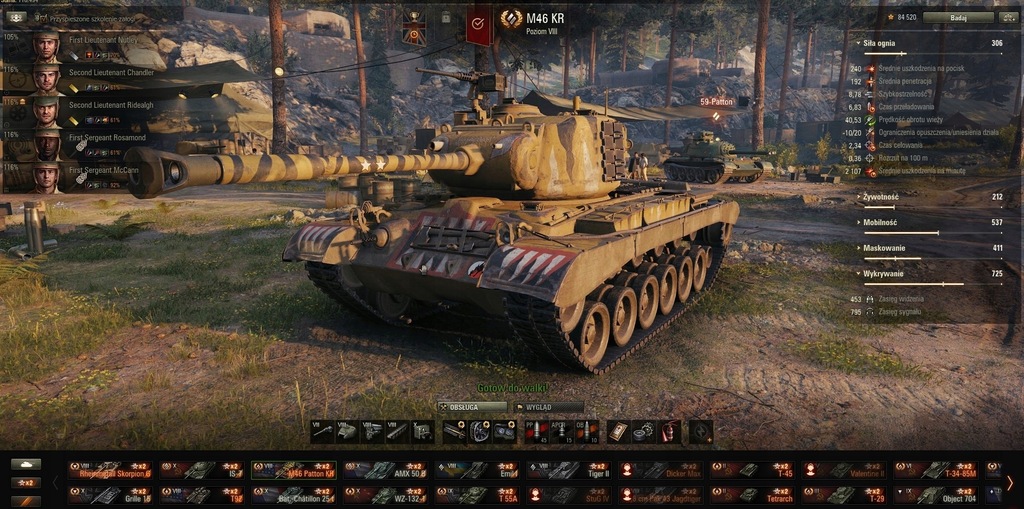1024x509 pixels.
Task: Click the Badaj research button
Action: click(958, 17)
